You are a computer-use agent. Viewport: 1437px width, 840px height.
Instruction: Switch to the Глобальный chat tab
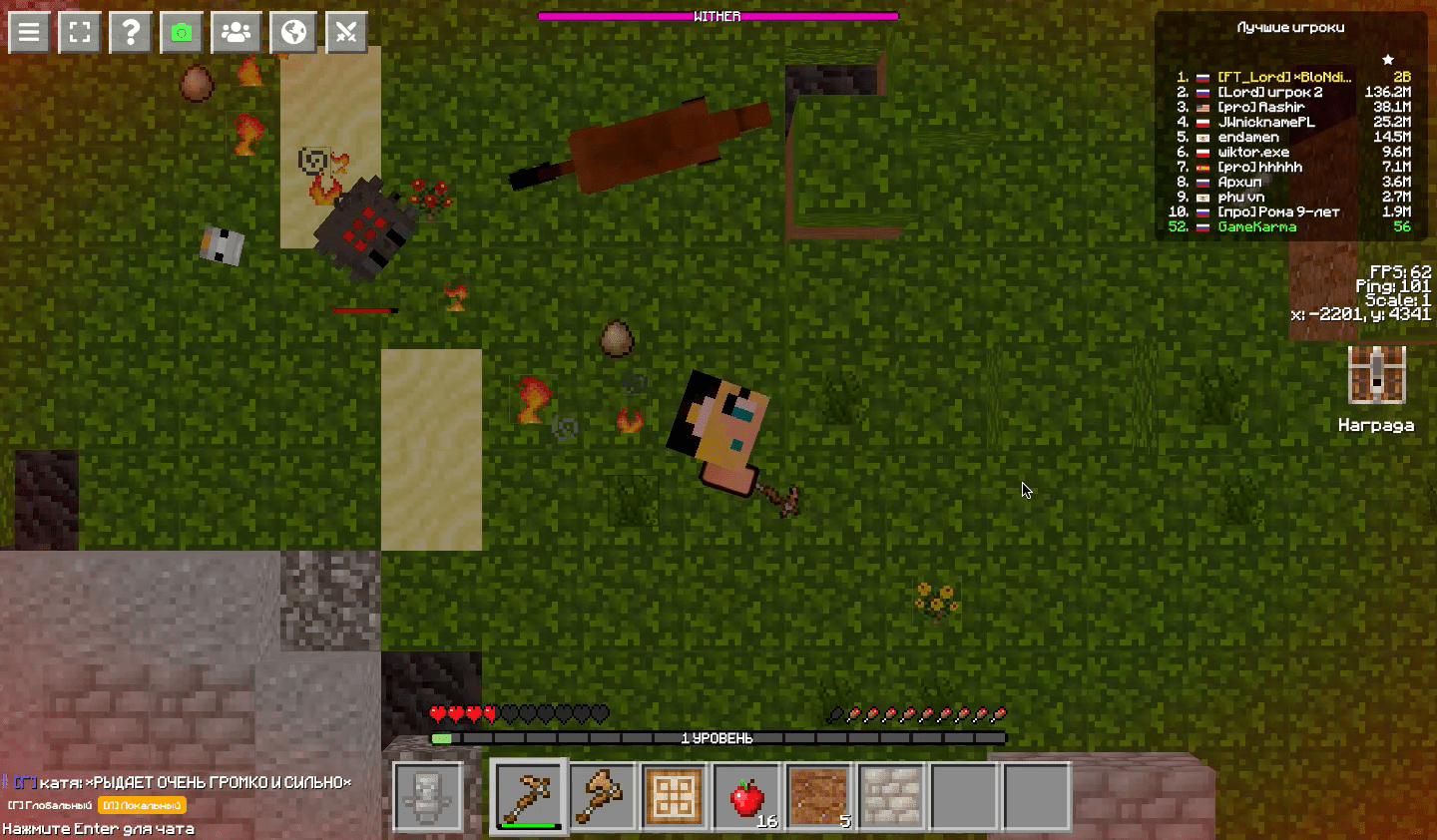[51, 805]
